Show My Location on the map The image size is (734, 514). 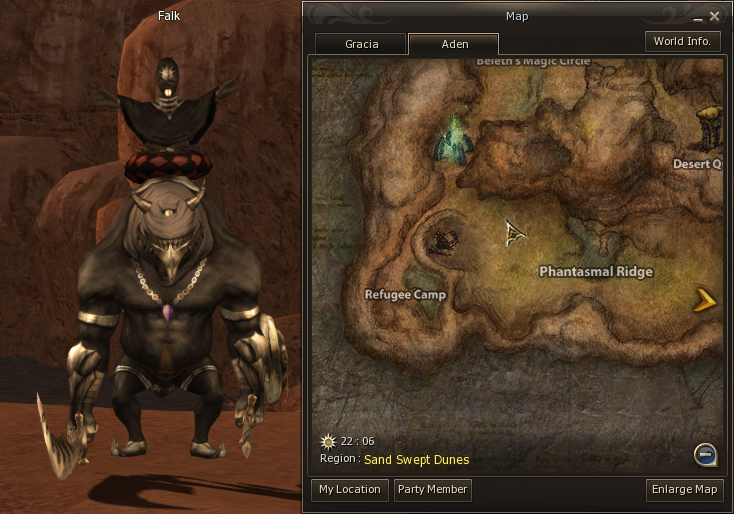click(350, 490)
